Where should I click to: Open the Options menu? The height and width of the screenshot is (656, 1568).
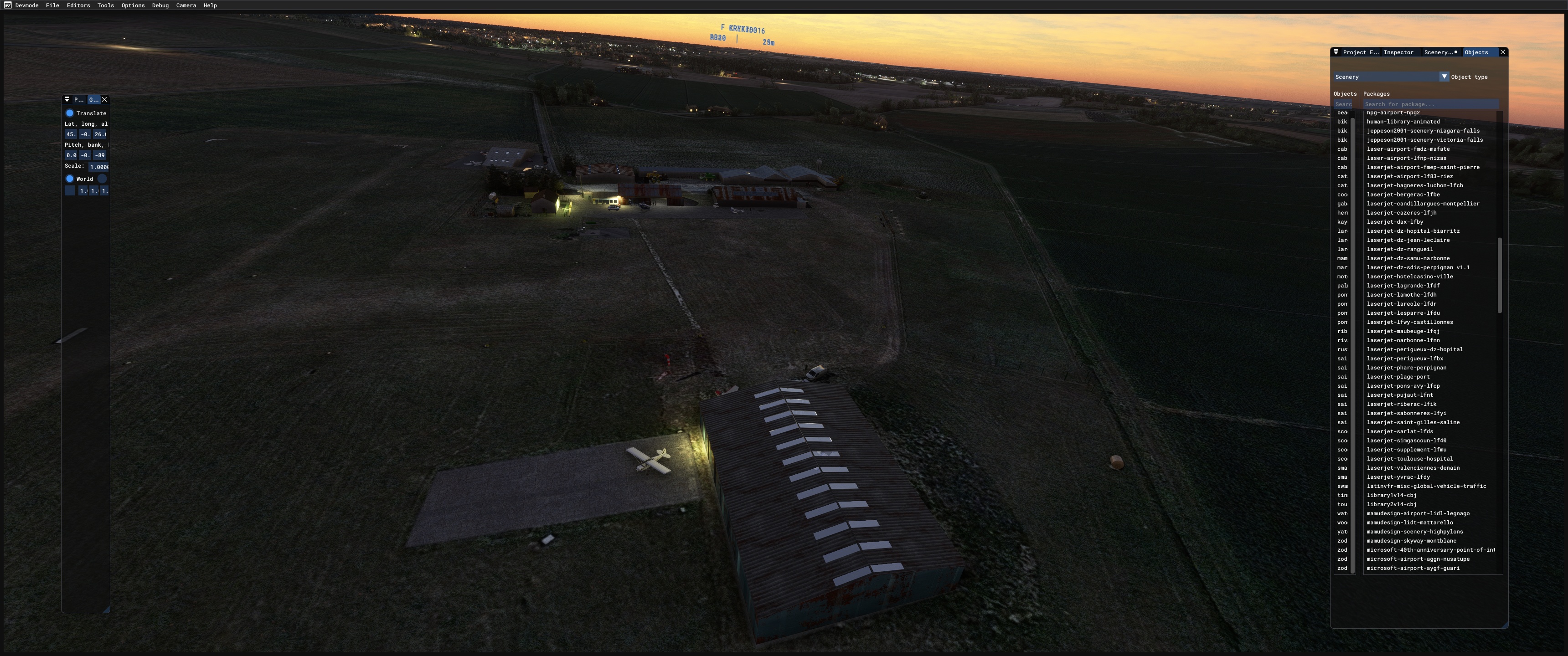click(133, 5)
